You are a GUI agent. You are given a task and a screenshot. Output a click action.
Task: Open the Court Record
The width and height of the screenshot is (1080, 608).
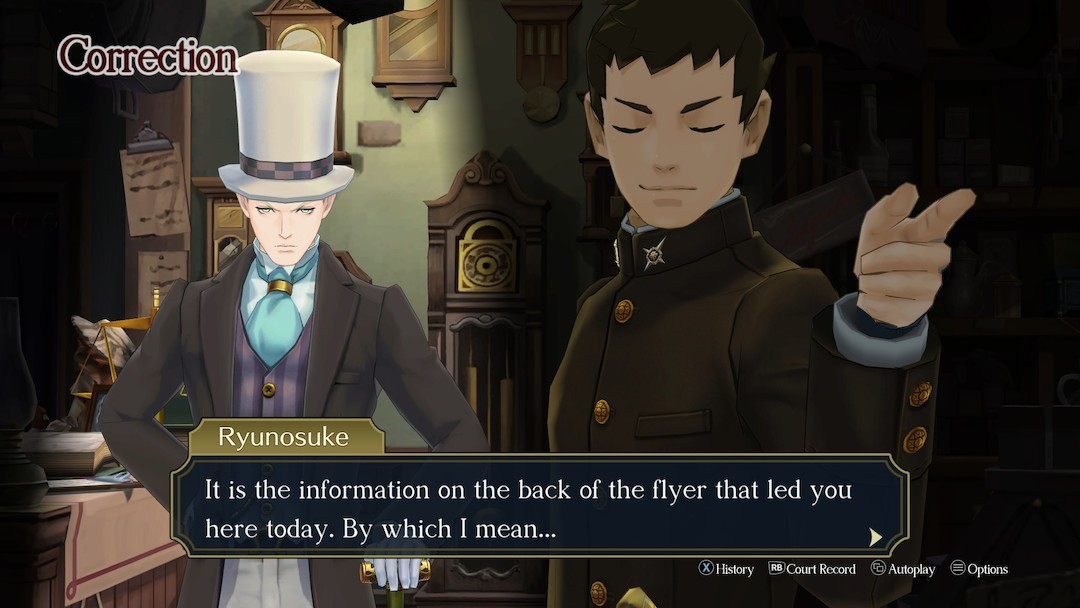pos(812,569)
